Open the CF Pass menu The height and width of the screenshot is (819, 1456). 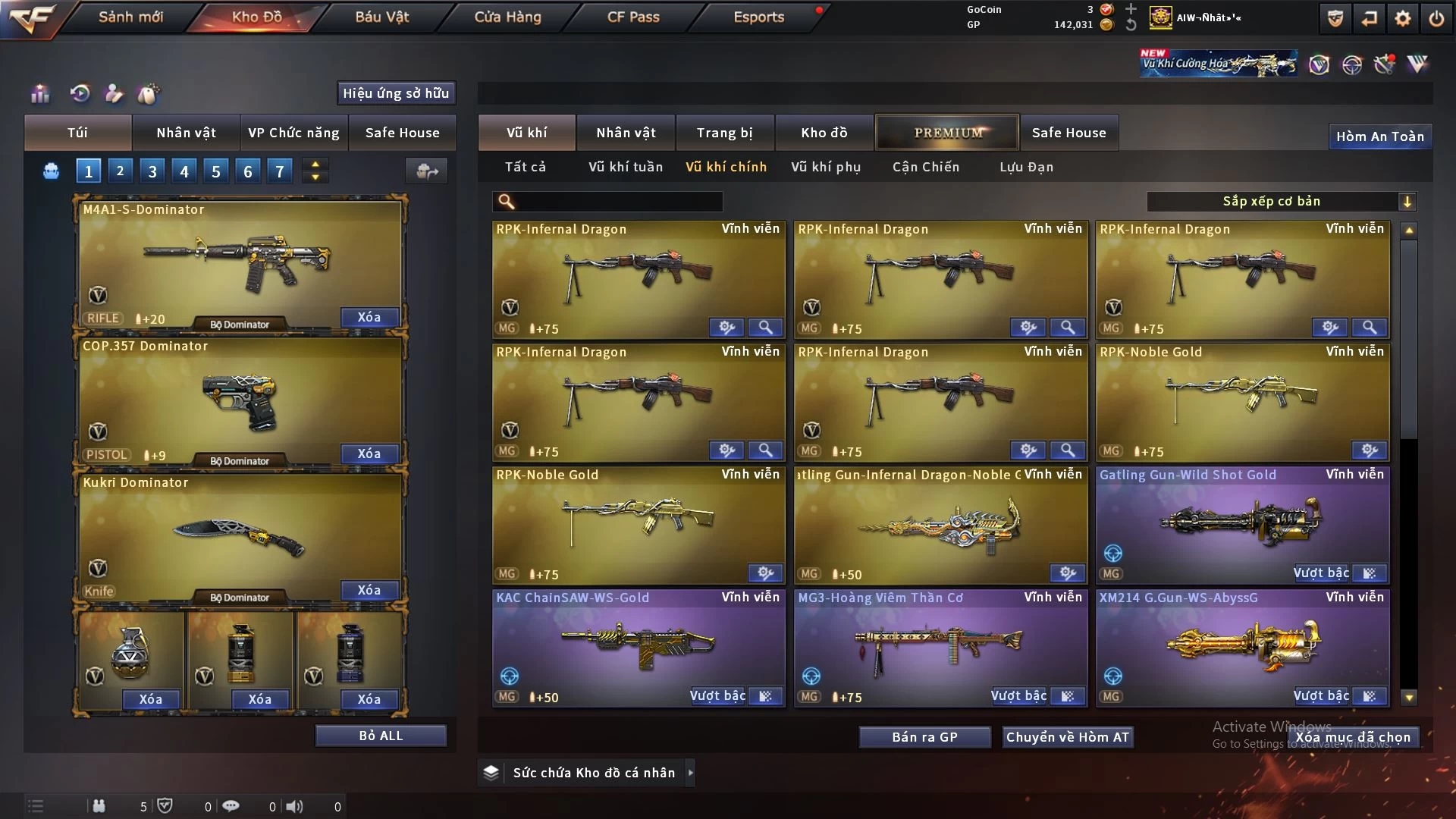tap(633, 17)
